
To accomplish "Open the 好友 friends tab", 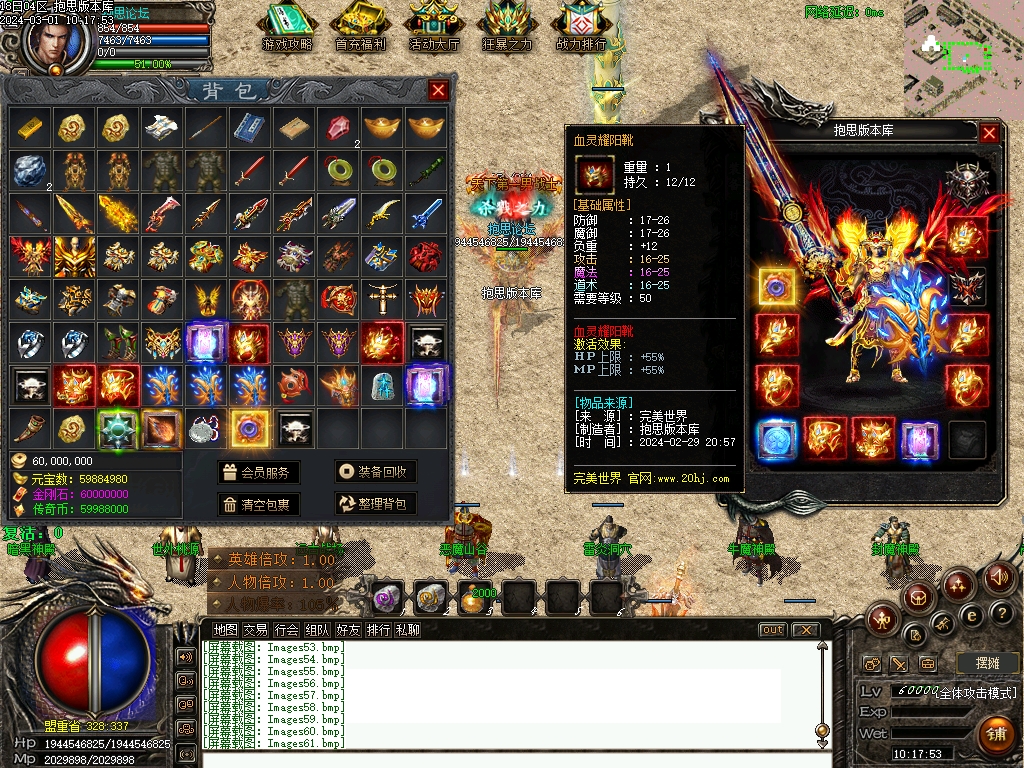I will [348, 630].
